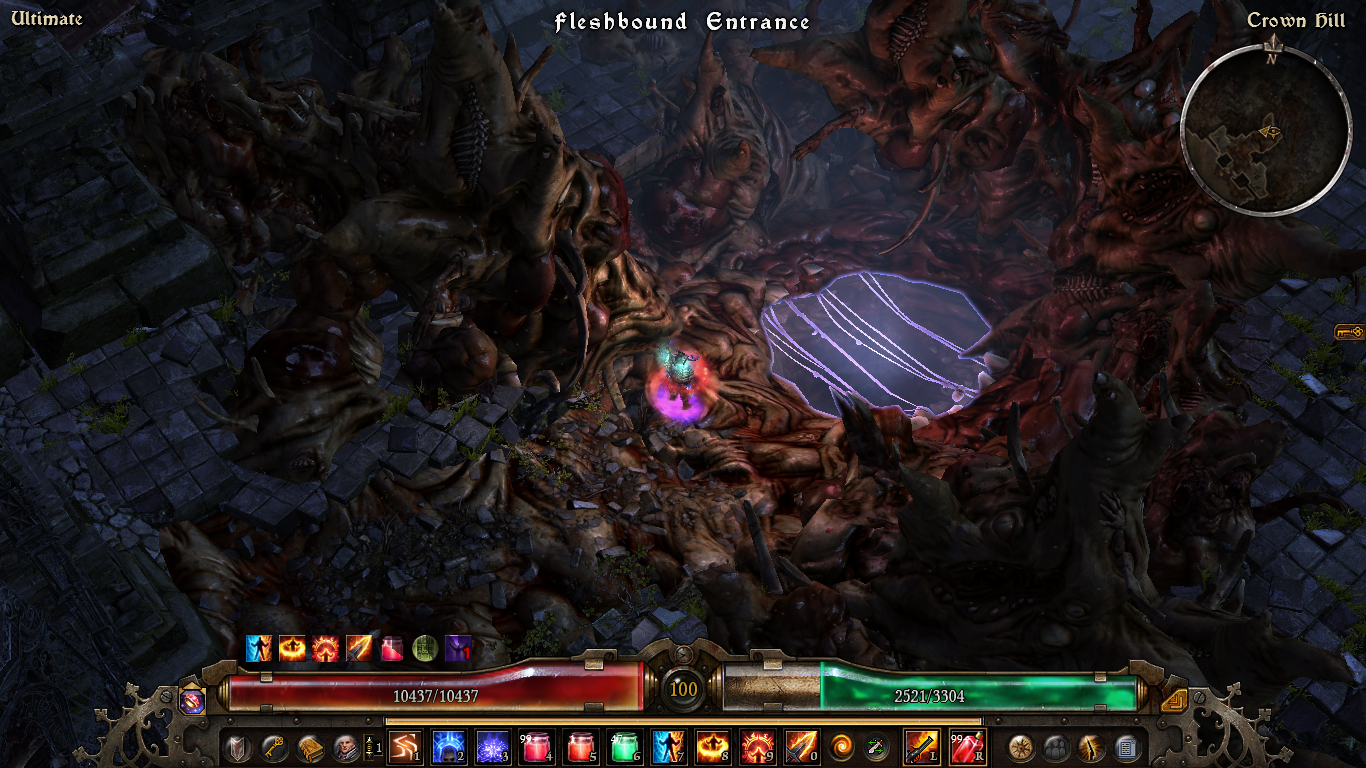Drink the red health potion in slot 4

(x=535, y=747)
